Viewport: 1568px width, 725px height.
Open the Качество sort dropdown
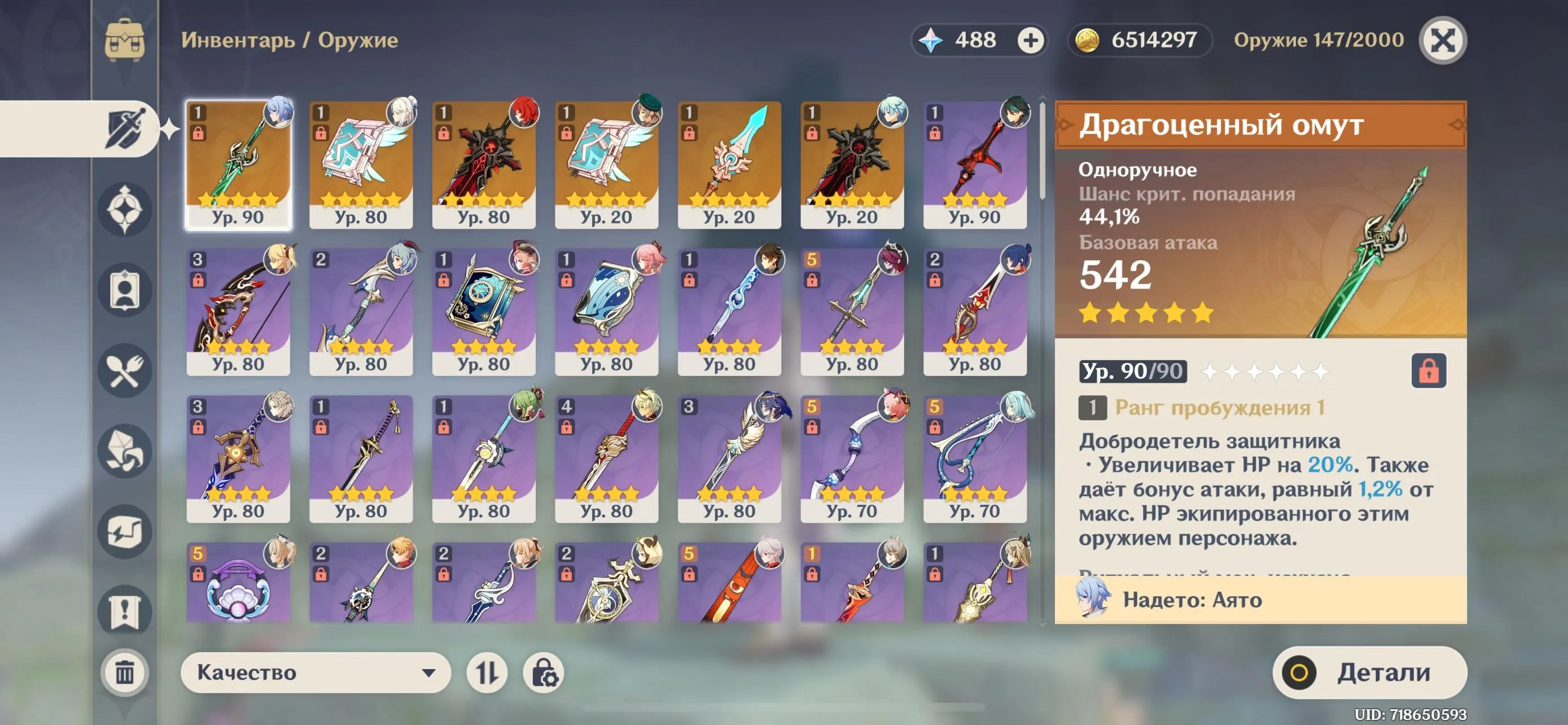coord(316,672)
